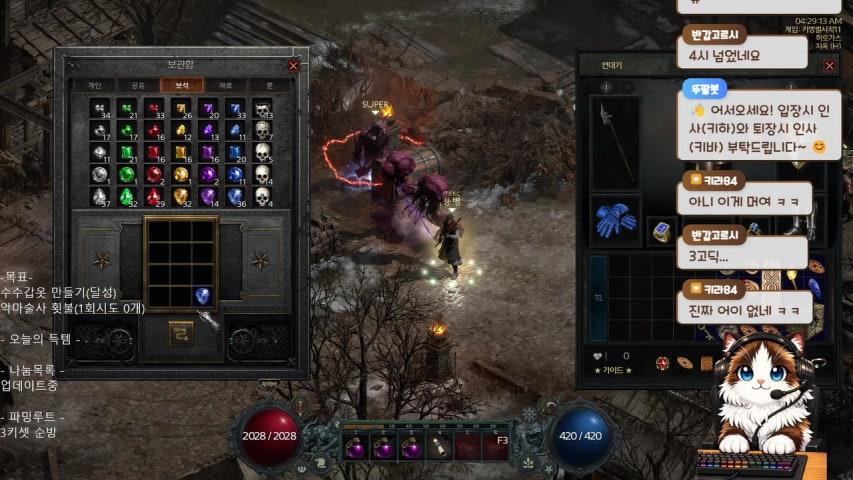Select the top-row skull with count 13
The image size is (853, 480).
[x=263, y=108]
